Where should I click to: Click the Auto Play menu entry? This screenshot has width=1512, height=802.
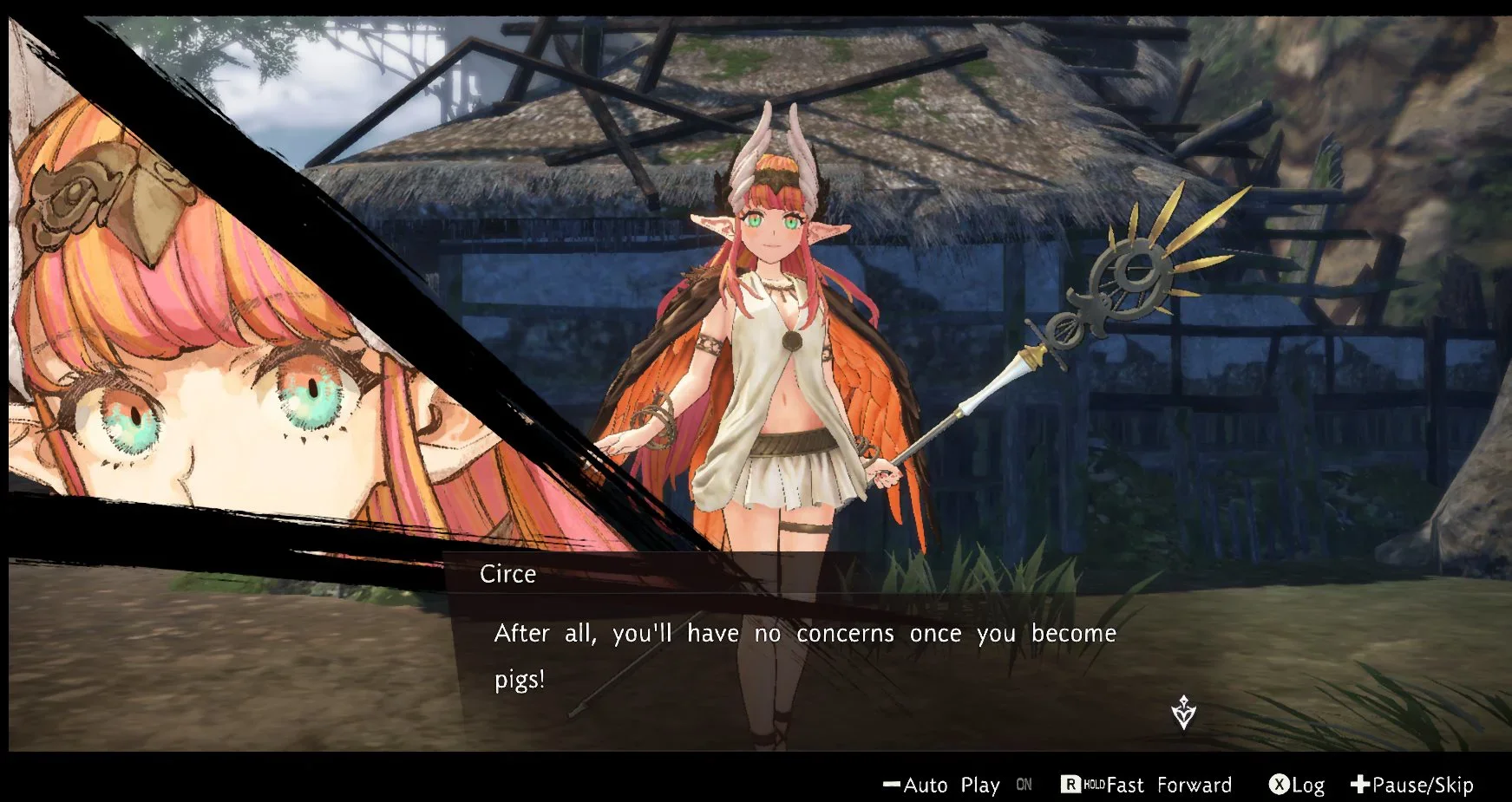(952, 786)
